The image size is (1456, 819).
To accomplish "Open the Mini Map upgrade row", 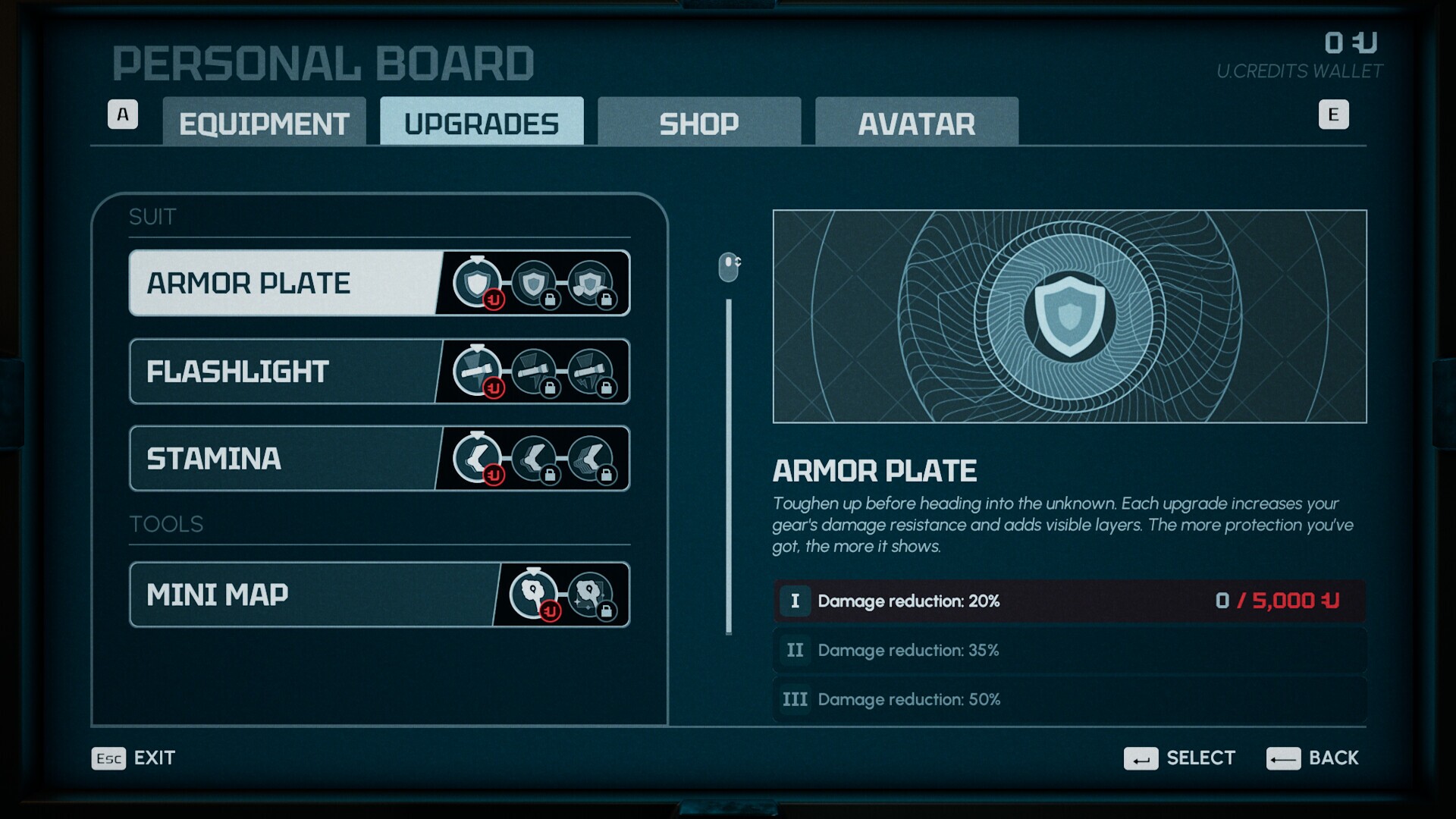I will (x=312, y=595).
